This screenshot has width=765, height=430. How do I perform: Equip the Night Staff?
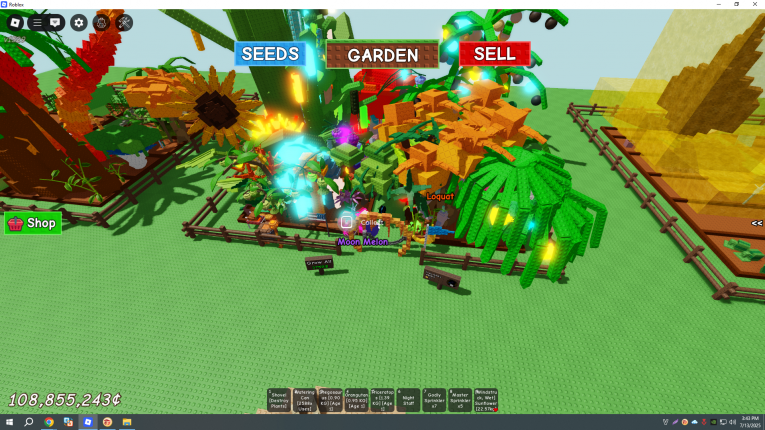tap(409, 400)
